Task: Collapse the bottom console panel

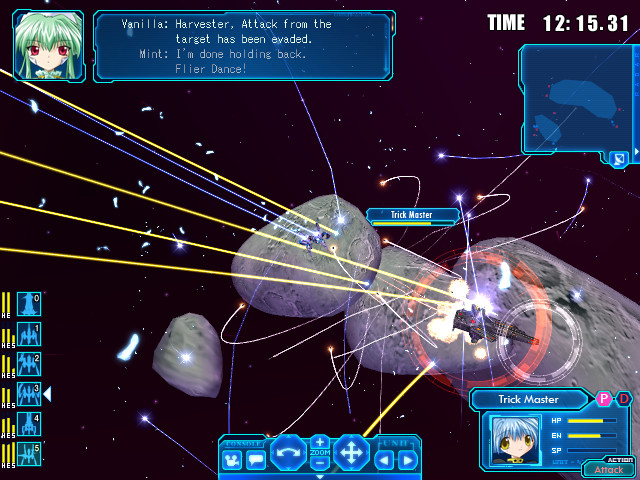Action: pyautogui.click(x=320, y=476)
